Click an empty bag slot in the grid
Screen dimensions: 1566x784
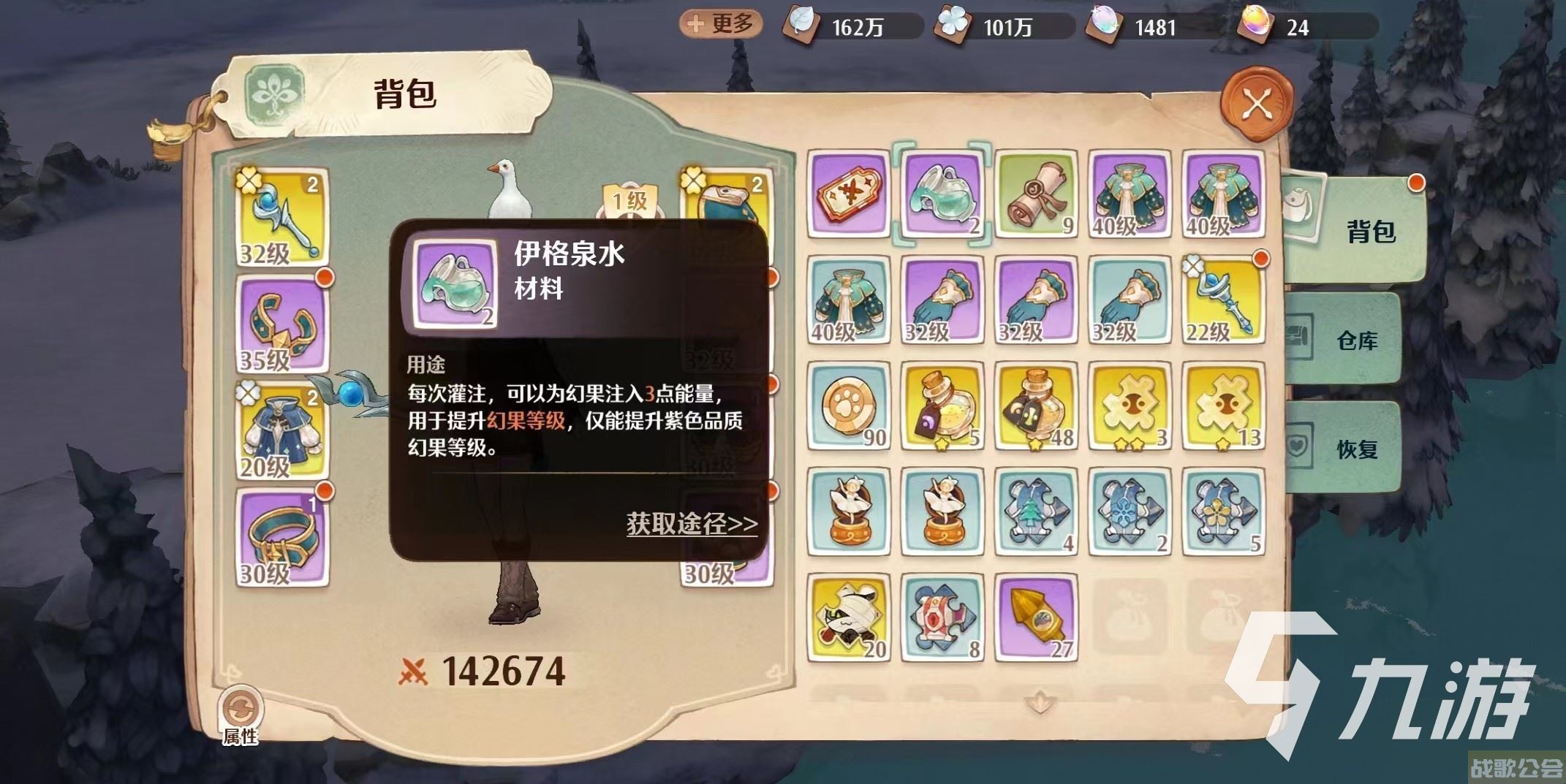(x=1130, y=615)
